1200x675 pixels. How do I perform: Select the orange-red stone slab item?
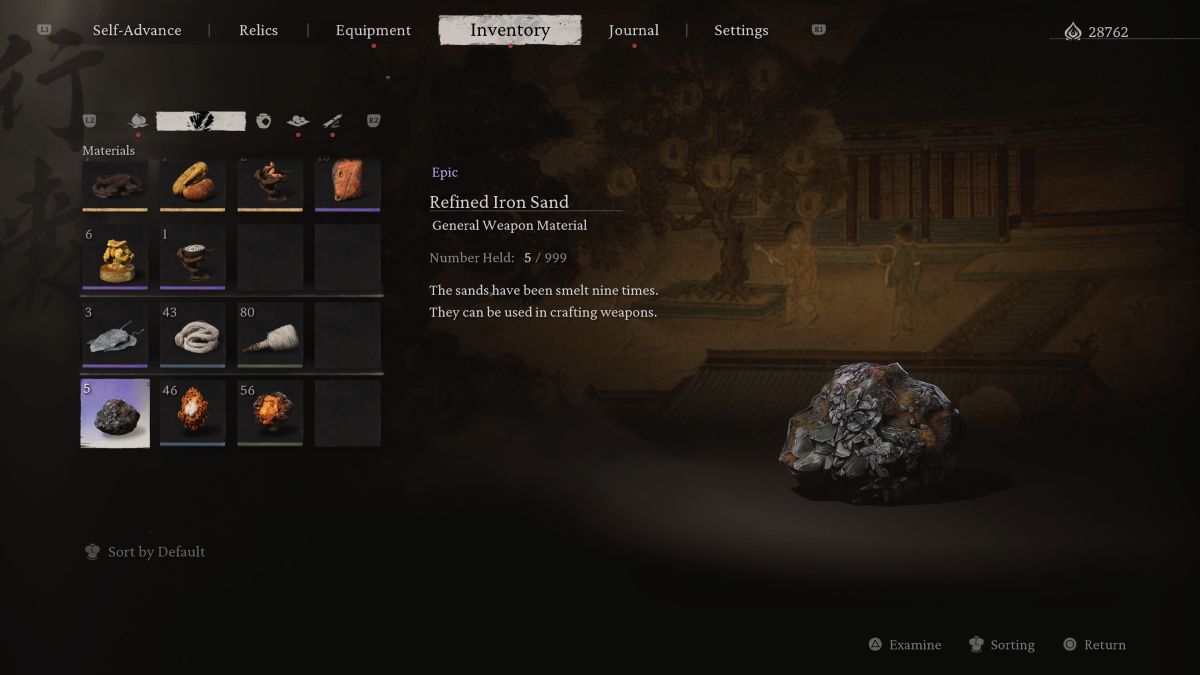coord(348,183)
